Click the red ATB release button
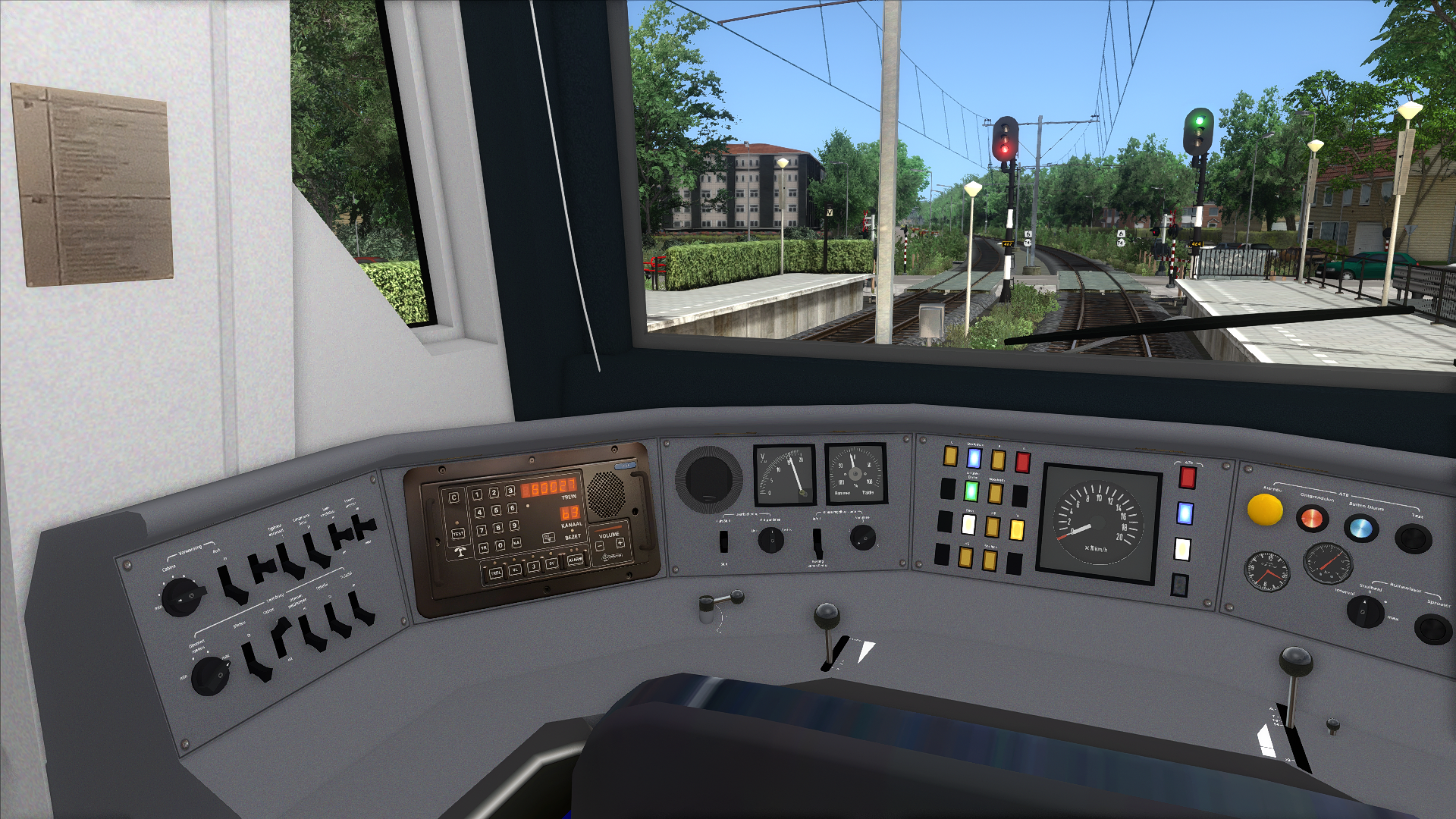 pos(1311,519)
